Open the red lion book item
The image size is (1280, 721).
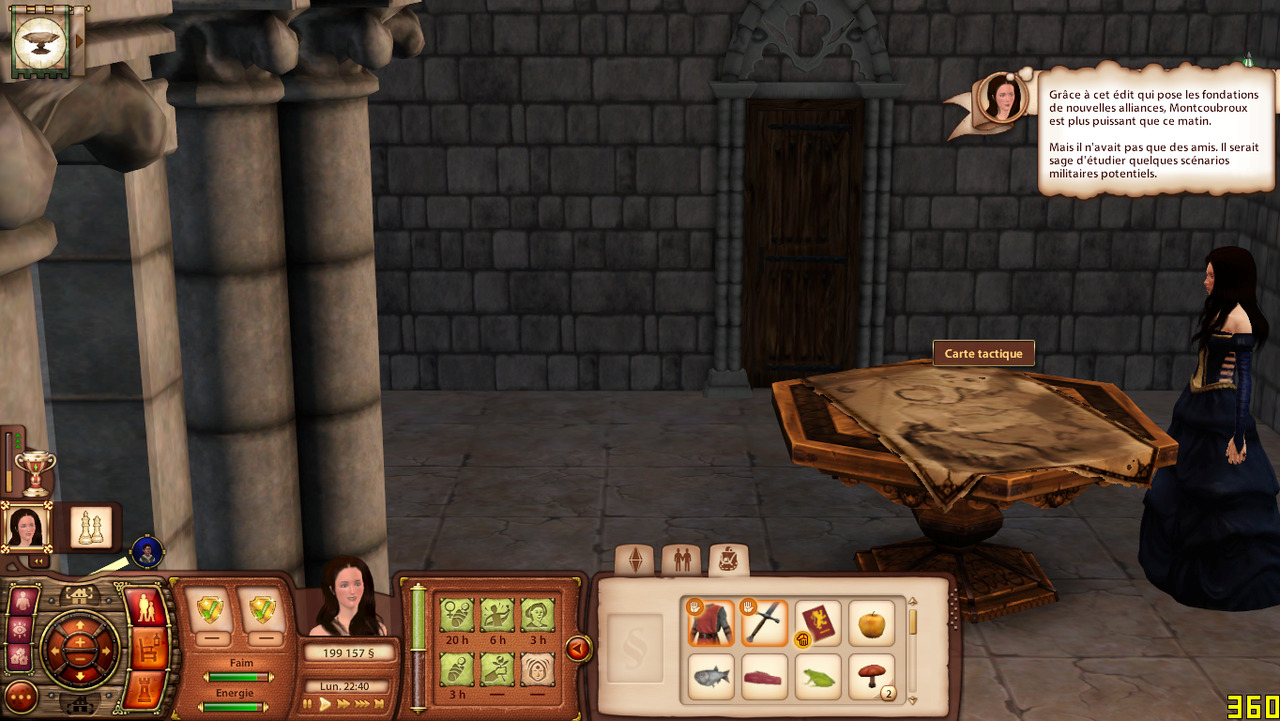[819, 623]
